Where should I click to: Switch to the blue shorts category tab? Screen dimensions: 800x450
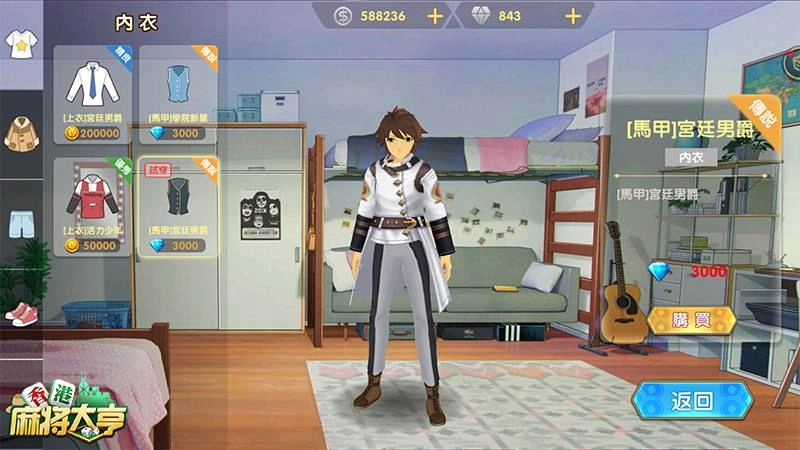click(x=19, y=222)
